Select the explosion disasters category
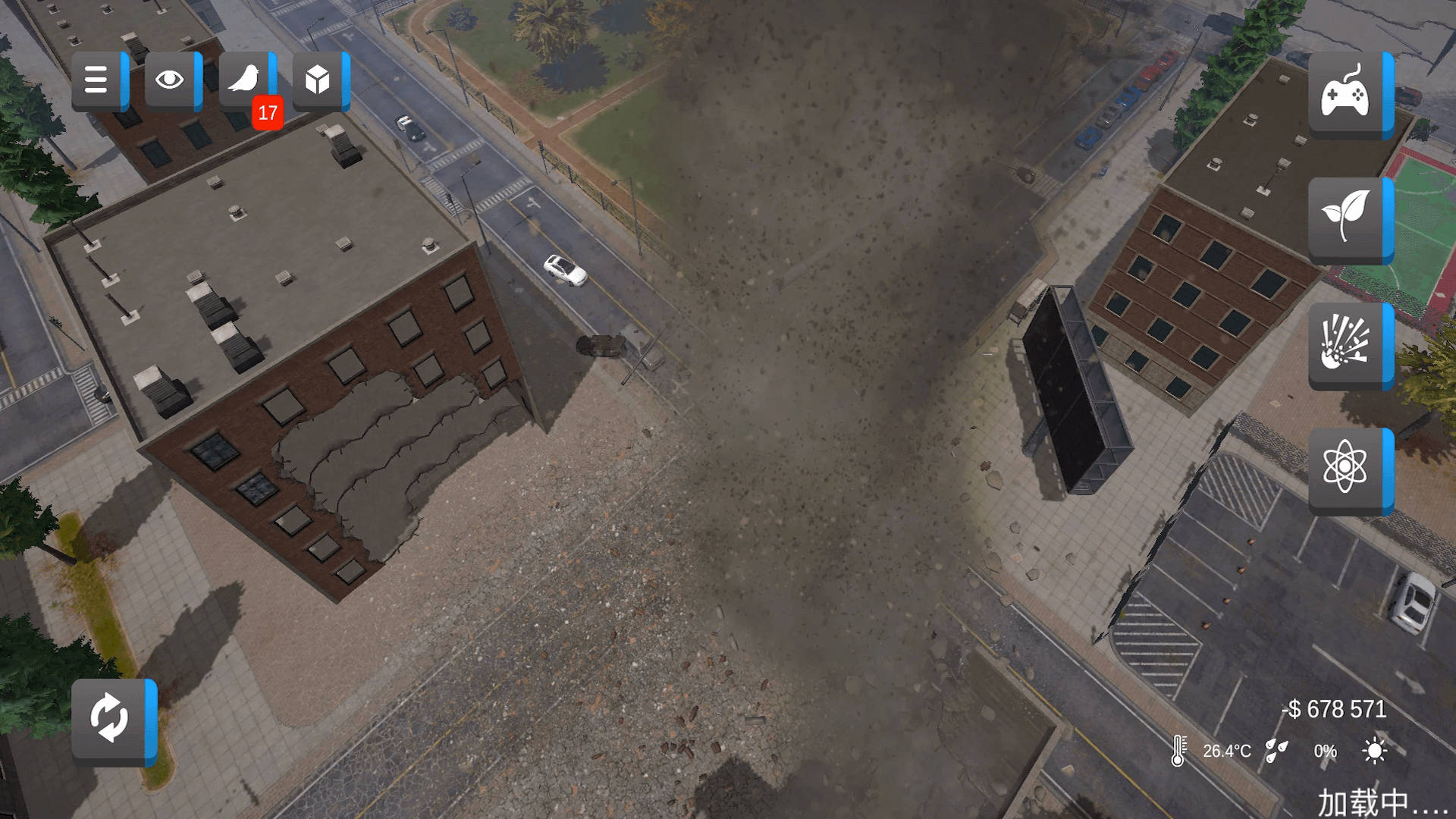 [1345, 344]
